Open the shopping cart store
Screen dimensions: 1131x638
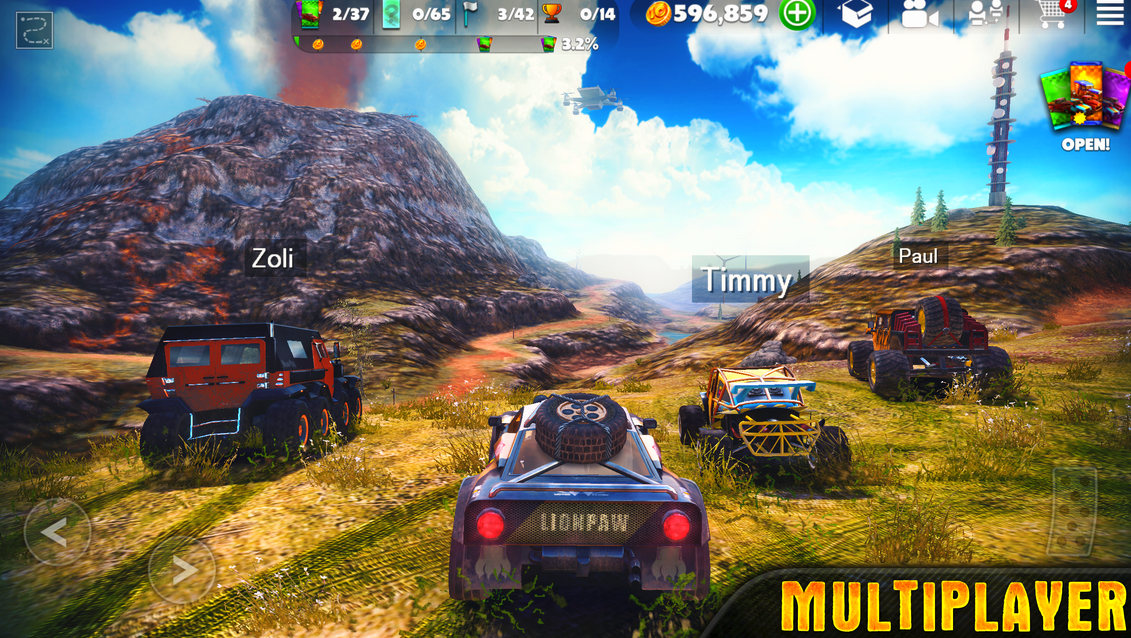coord(1052,14)
